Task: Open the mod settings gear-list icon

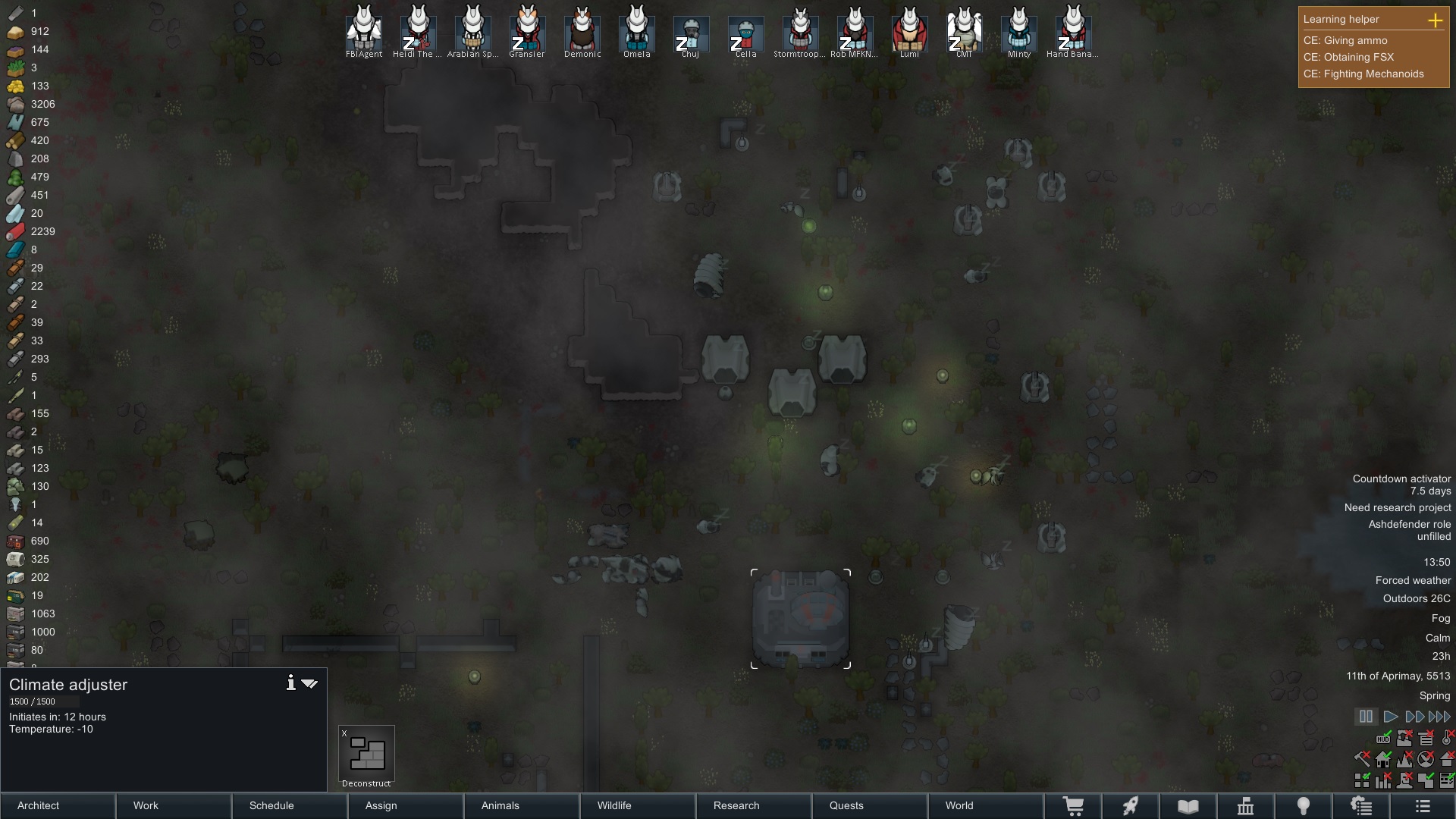Action: [1362, 806]
